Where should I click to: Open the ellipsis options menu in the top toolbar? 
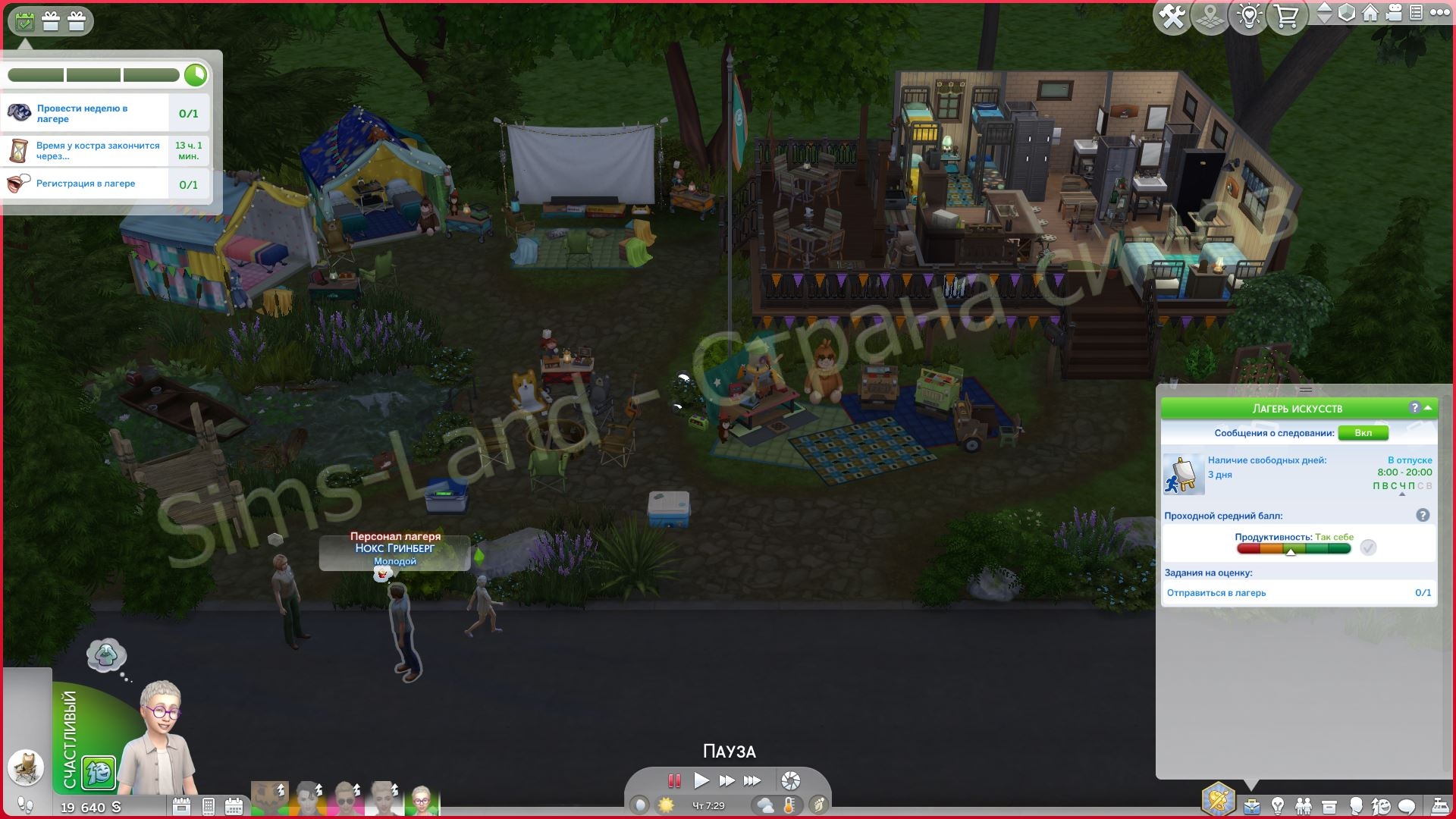pos(1439,14)
